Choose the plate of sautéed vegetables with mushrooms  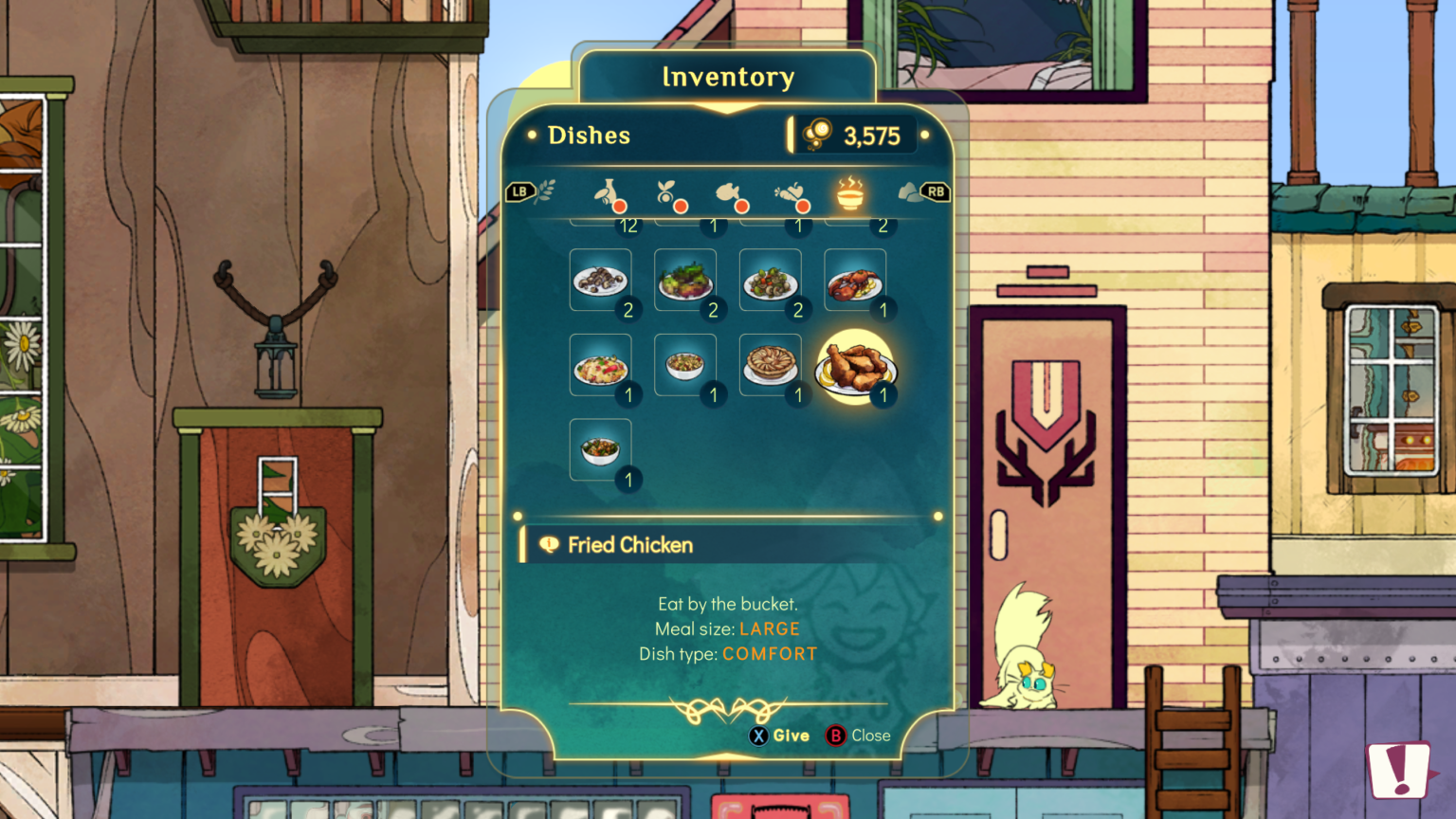pyautogui.click(x=770, y=281)
